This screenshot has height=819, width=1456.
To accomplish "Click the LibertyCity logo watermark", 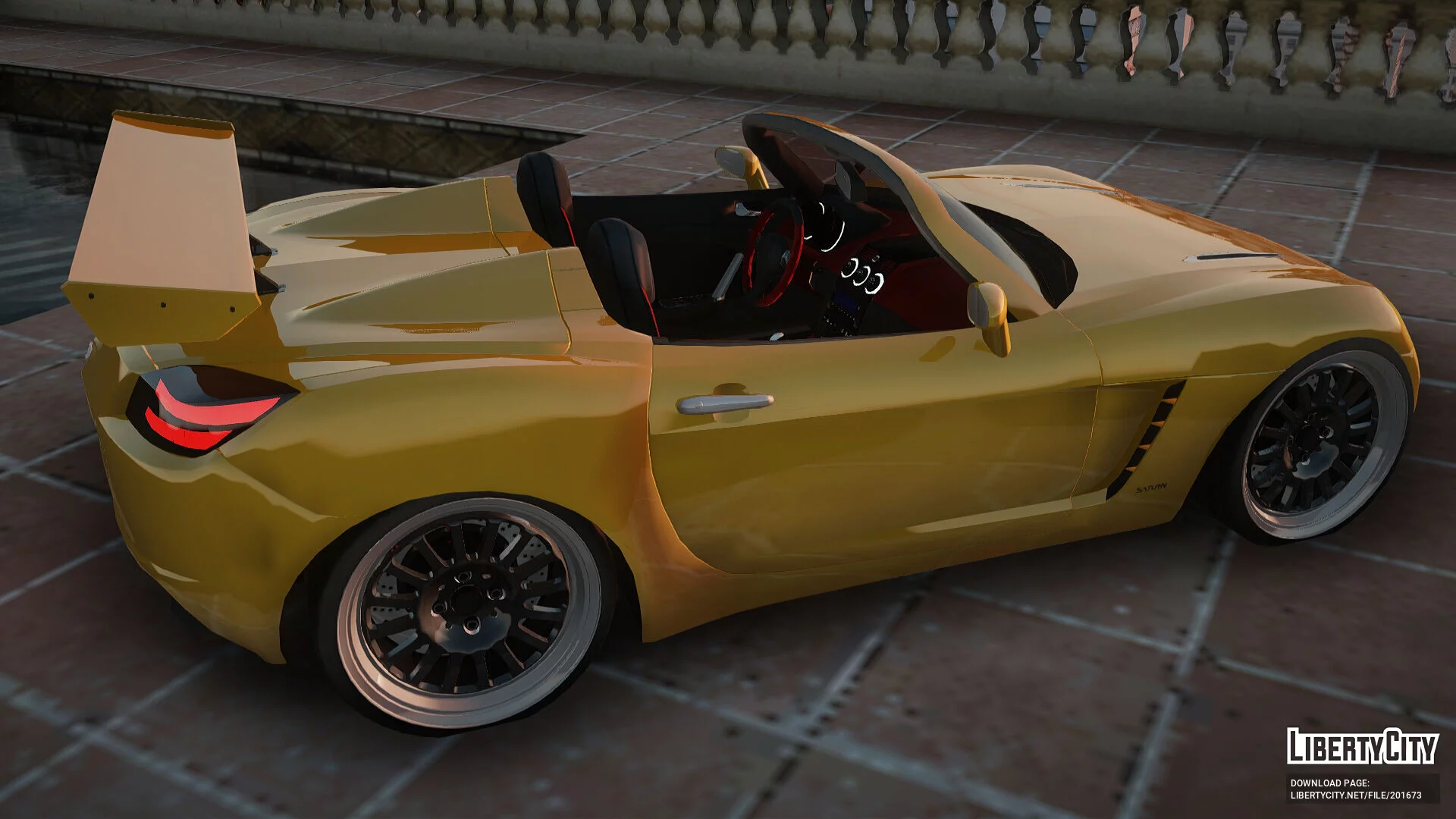I will 1362,747.
